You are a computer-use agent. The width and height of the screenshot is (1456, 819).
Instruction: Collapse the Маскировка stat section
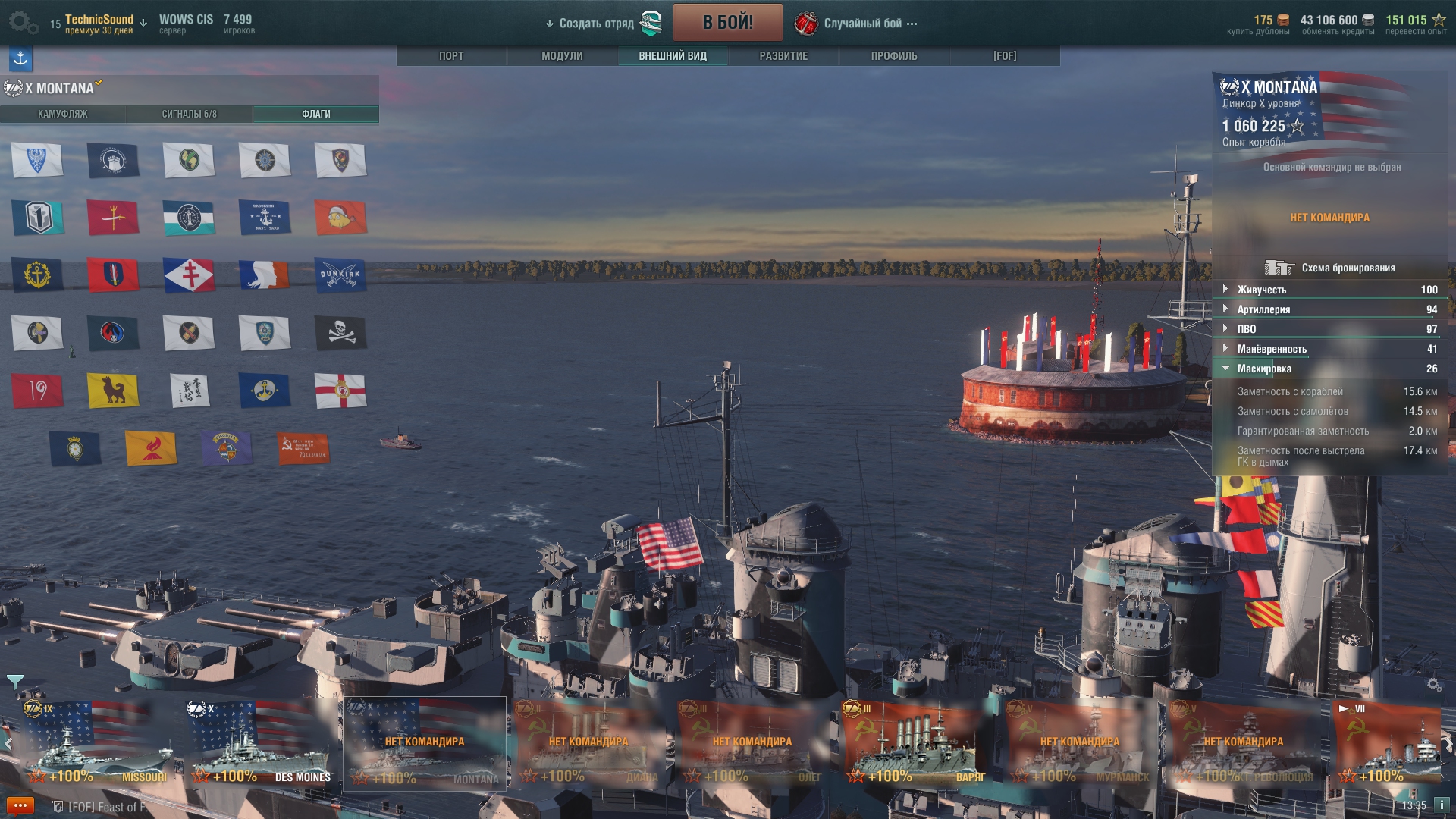coord(1264,369)
